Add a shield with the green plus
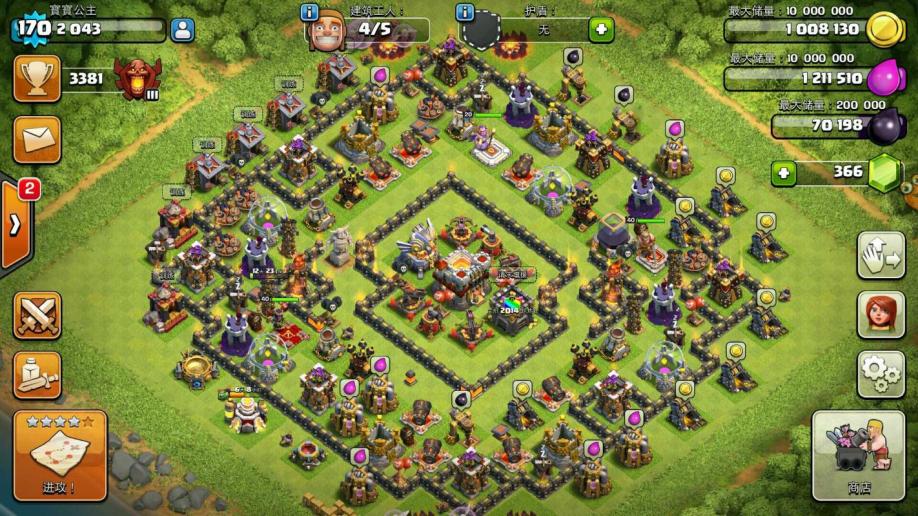 (601, 29)
